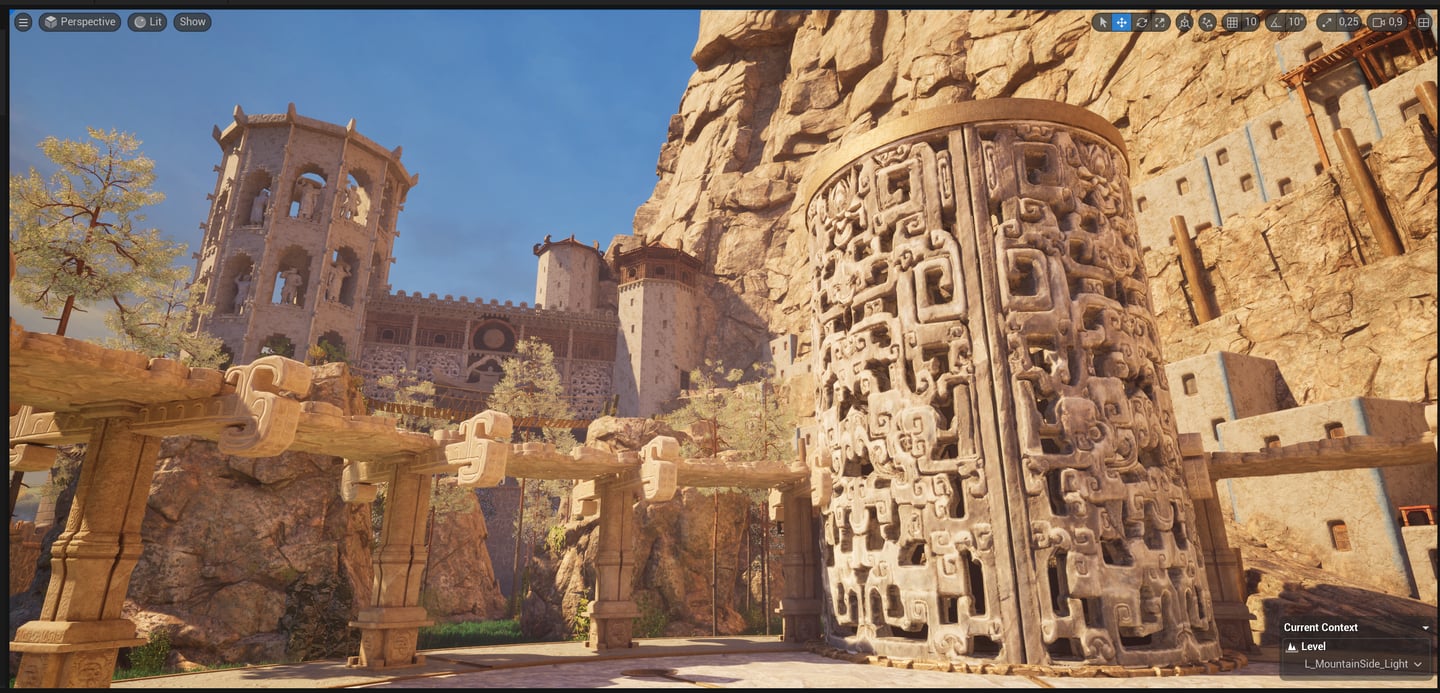Change the 0,25 scale snap value
Viewport: 1440px width, 693px height.
(x=1348, y=22)
